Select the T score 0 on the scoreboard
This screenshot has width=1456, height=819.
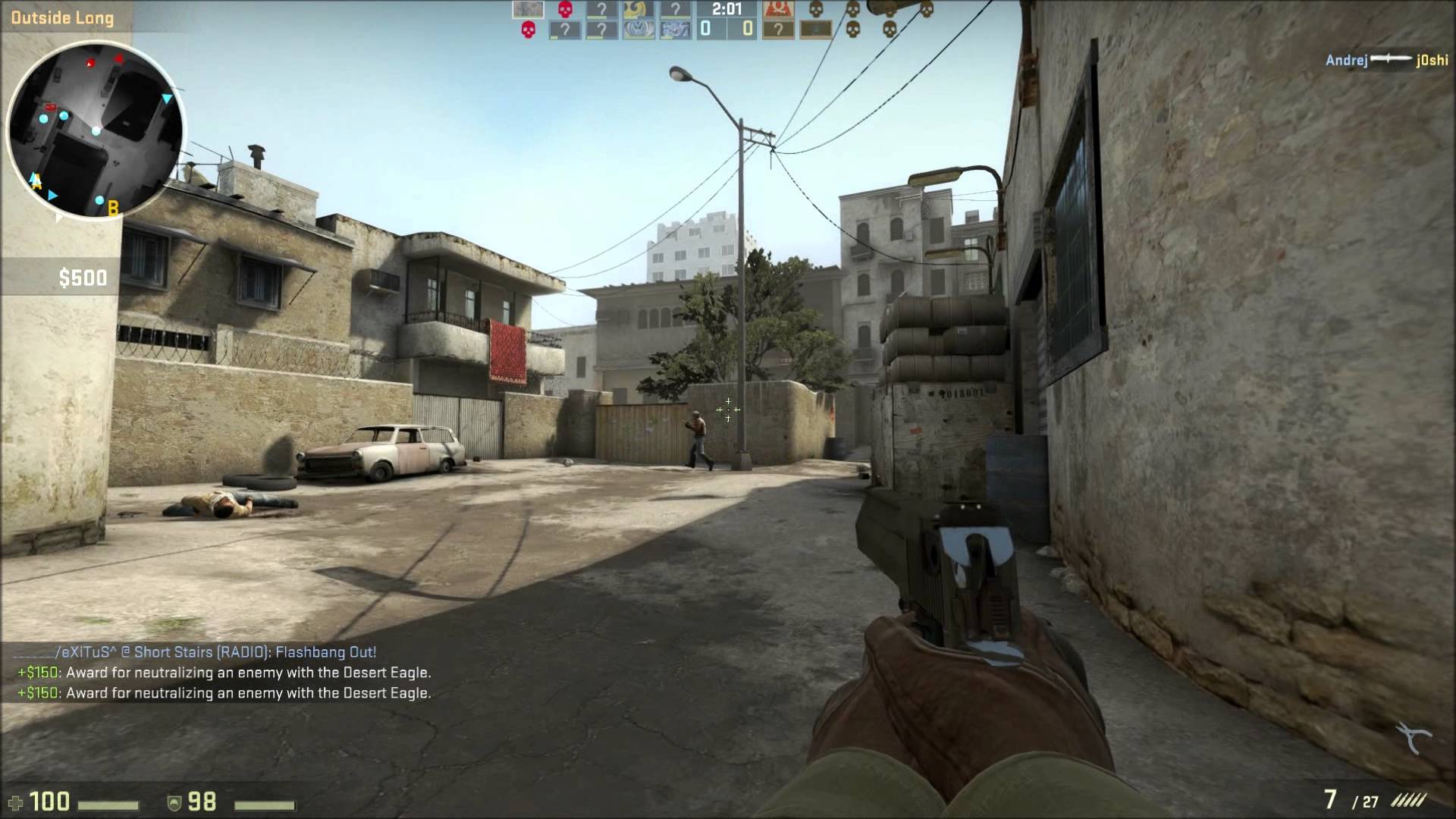click(748, 29)
